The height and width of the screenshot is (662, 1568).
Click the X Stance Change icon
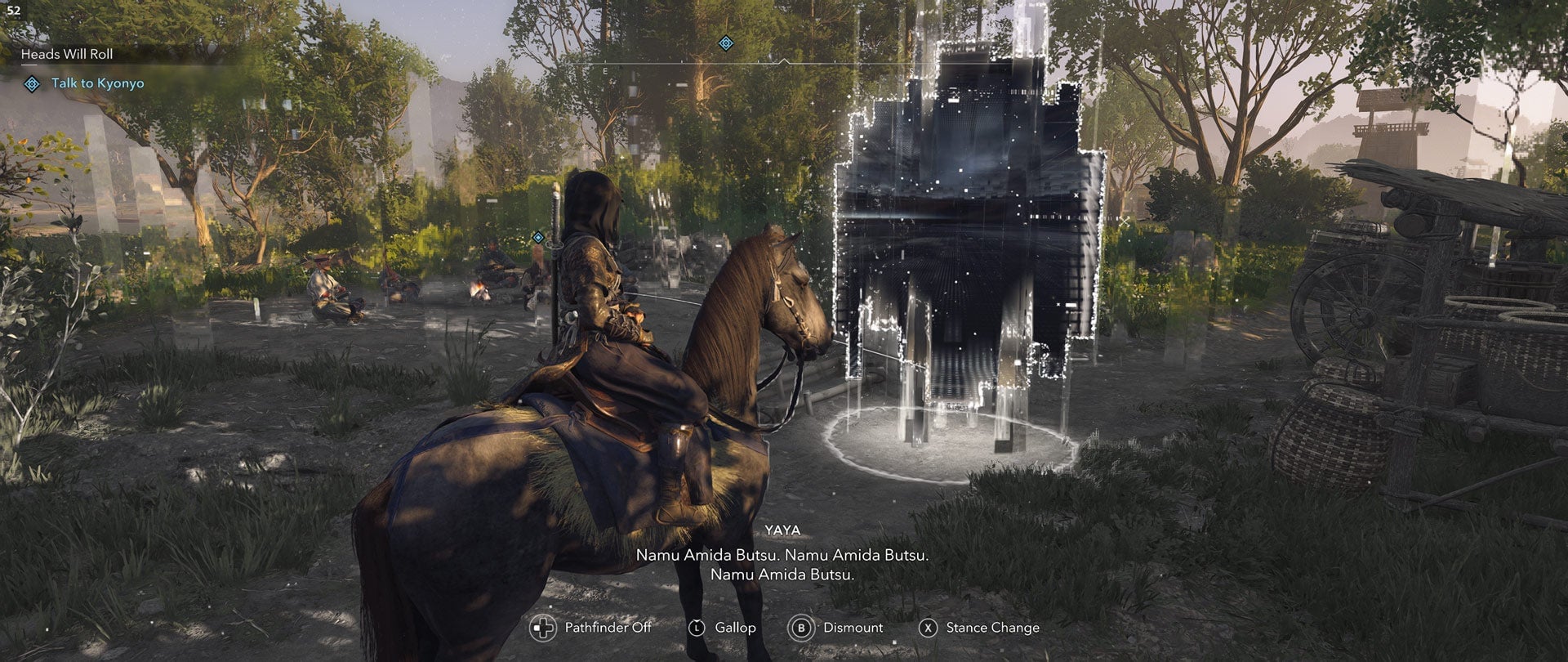coord(930,628)
